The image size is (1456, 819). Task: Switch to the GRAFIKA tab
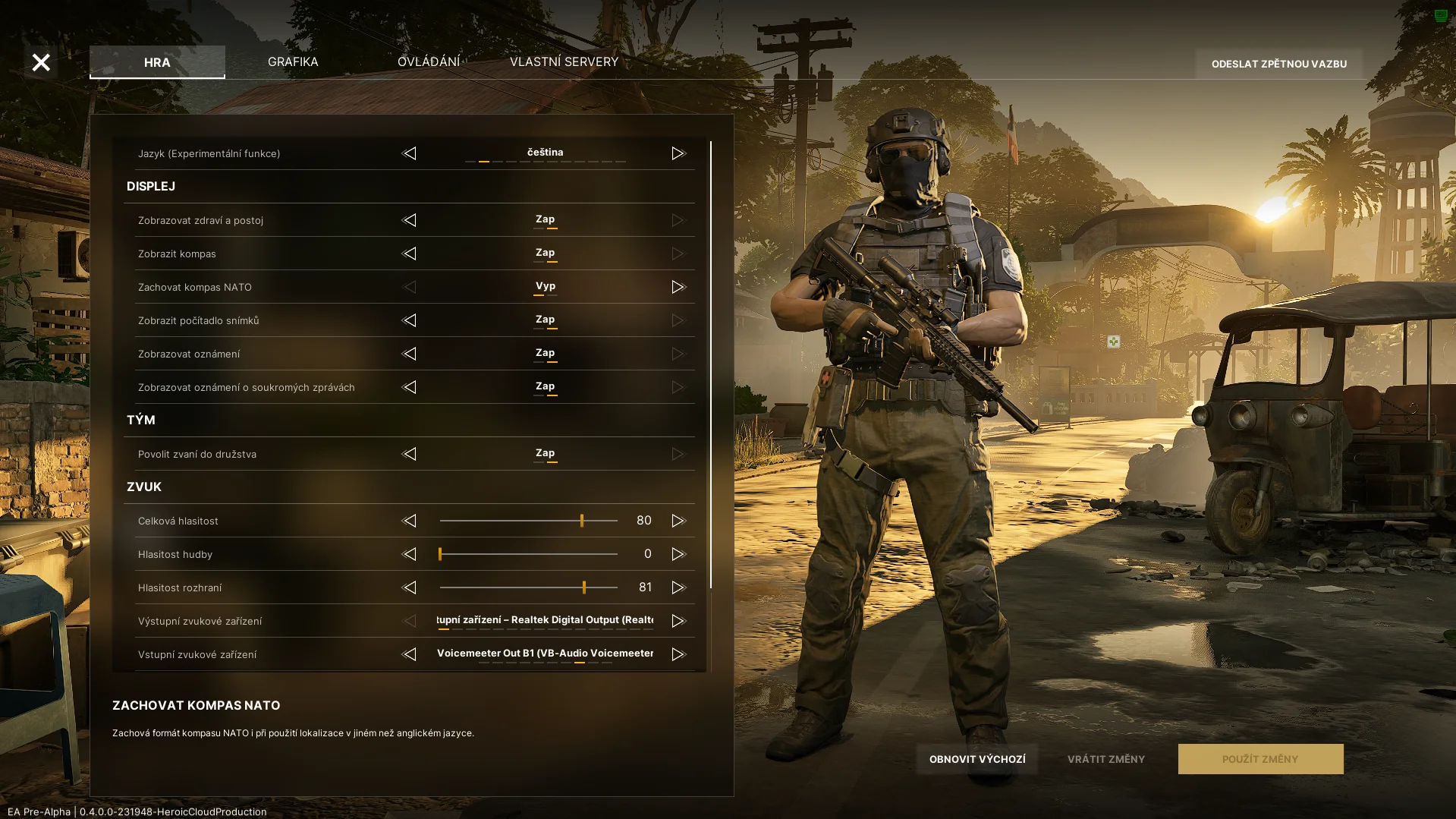(x=293, y=62)
